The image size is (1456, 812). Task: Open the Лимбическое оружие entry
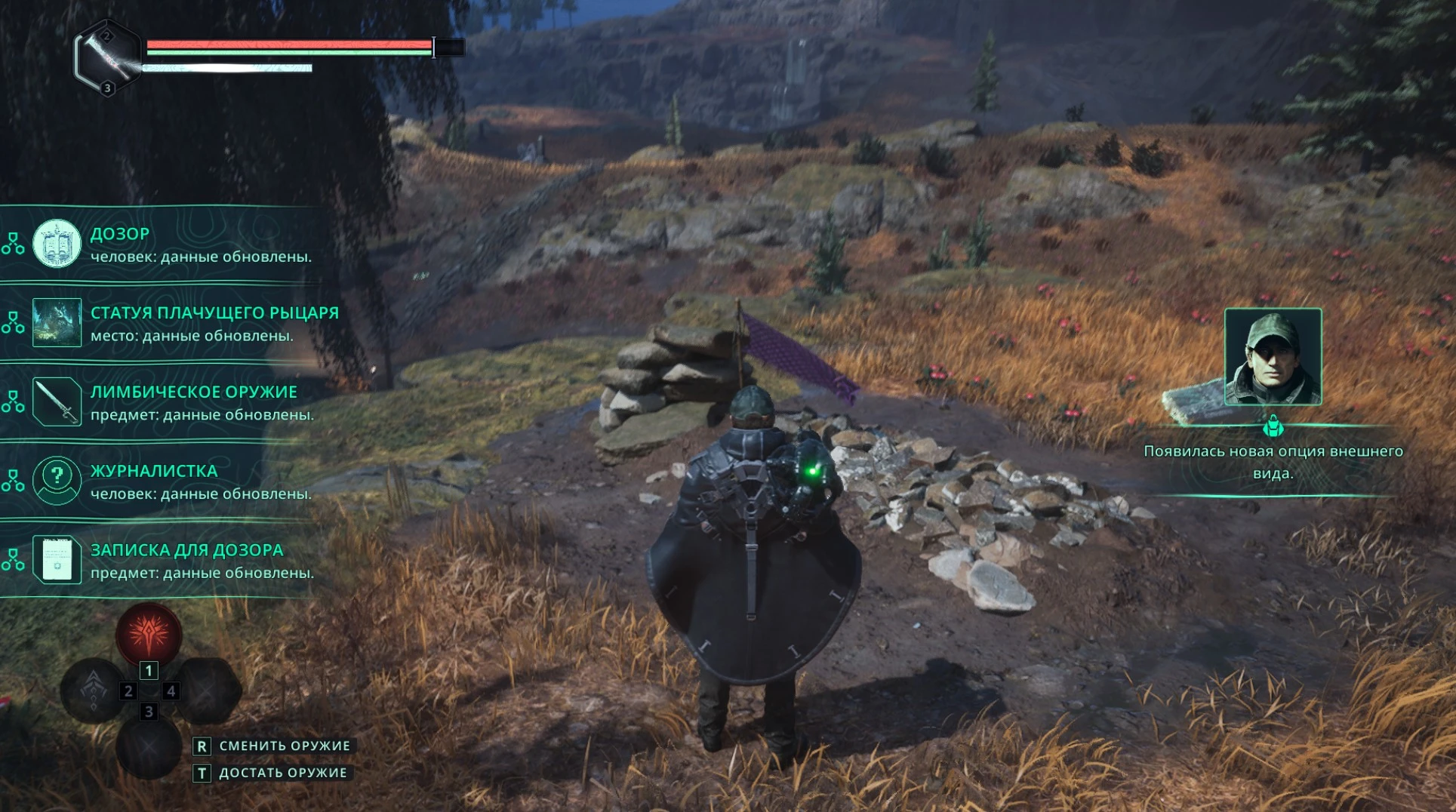pyautogui.click(x=174, y=402)
